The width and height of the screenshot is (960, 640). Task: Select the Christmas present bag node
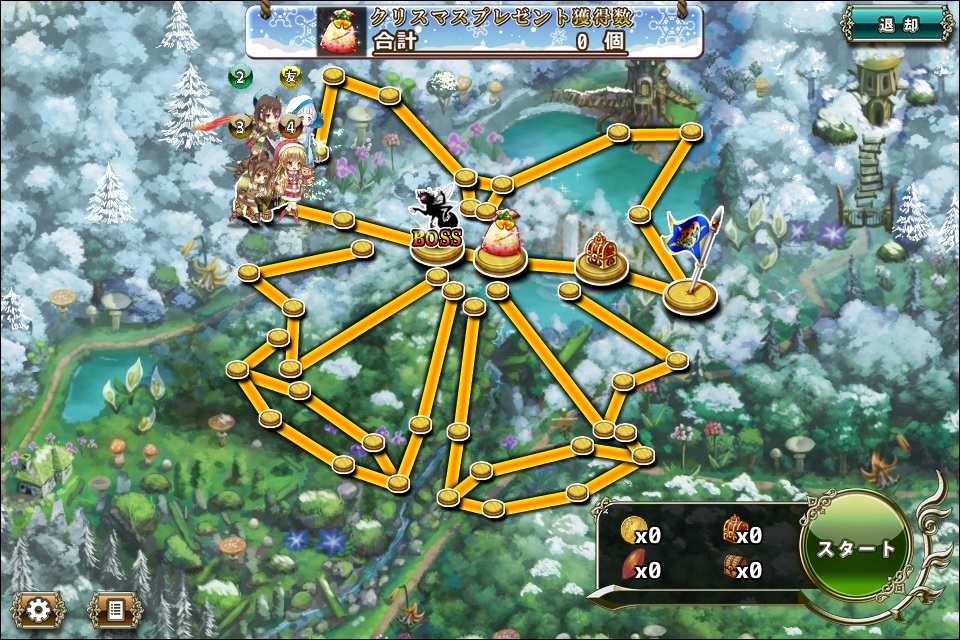pyautogui.click(x=500, y=245)
